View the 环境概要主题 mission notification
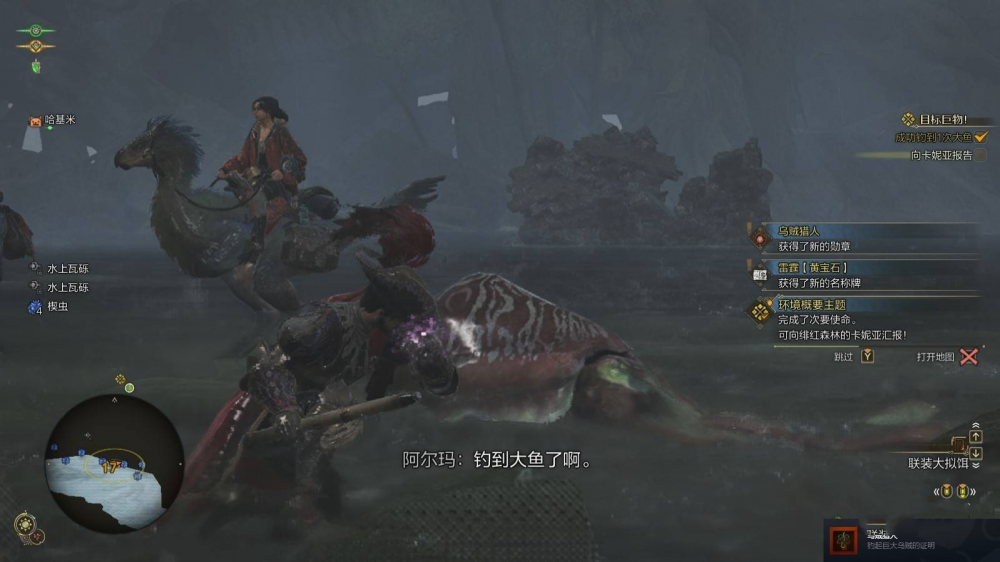This screenshot has width=1000, height=562. [811, 304]
